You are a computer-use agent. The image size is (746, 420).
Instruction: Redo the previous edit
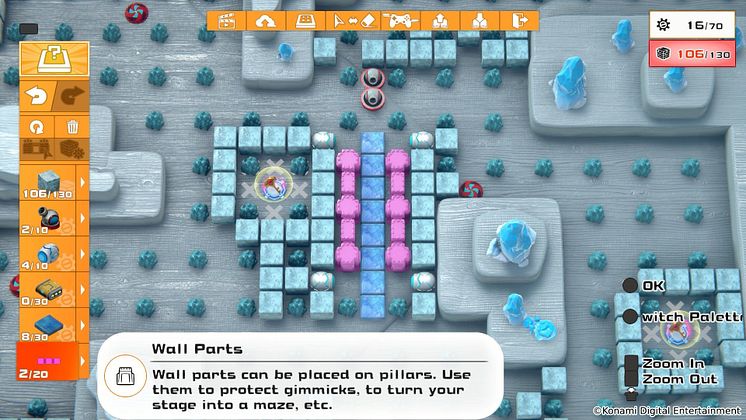70,96
